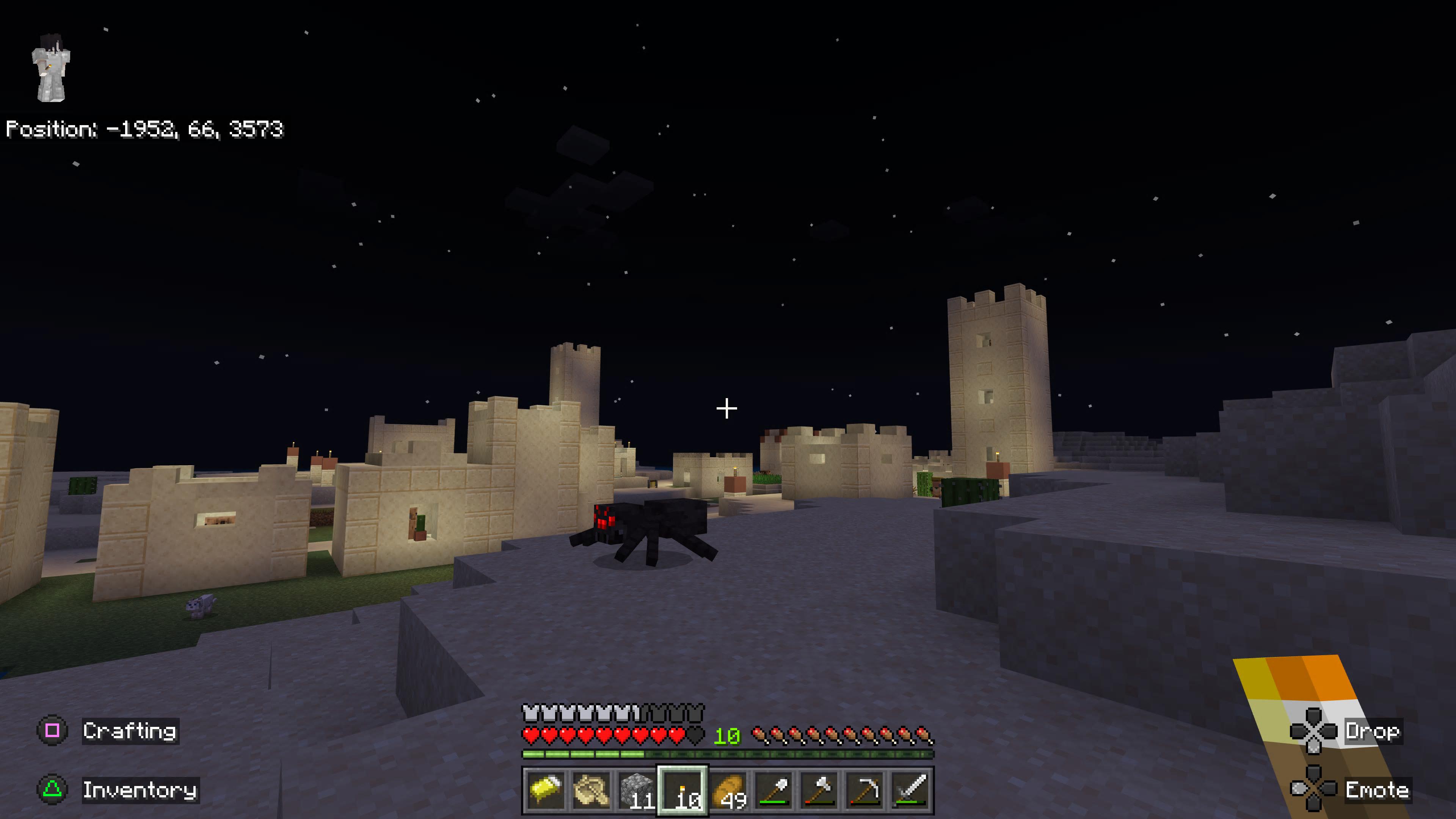Equip the iron axe from hotbar

pyautogui.click(x=819, y=789)
